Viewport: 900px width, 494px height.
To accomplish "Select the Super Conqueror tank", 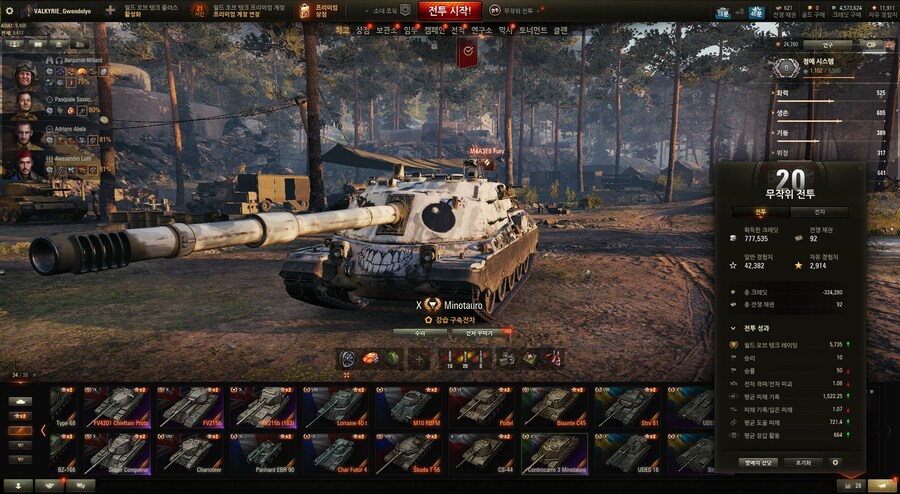I will [117, 453].
